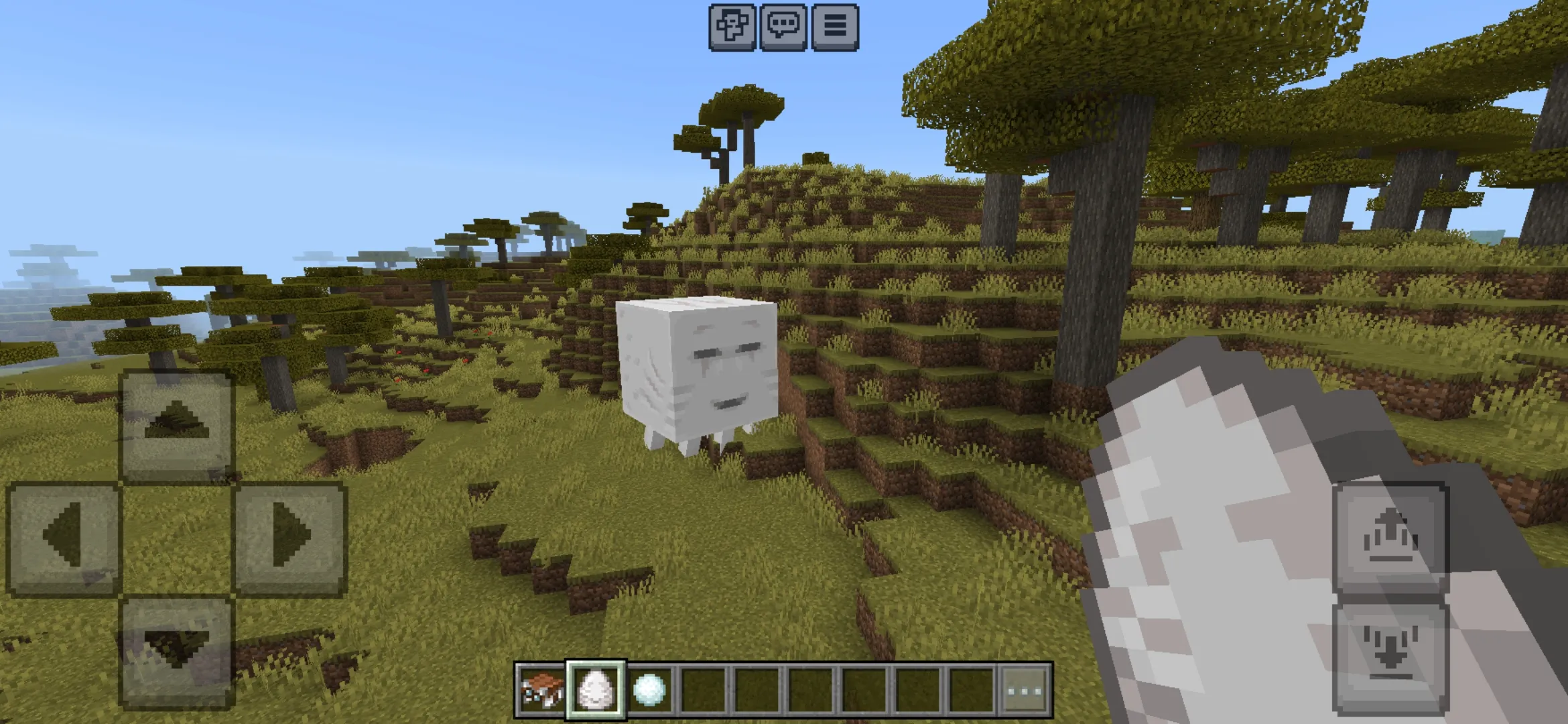Select the snowball hotbar slot
The height and width of the screenshot is (724, 1568).
click(x=649, y=689)
